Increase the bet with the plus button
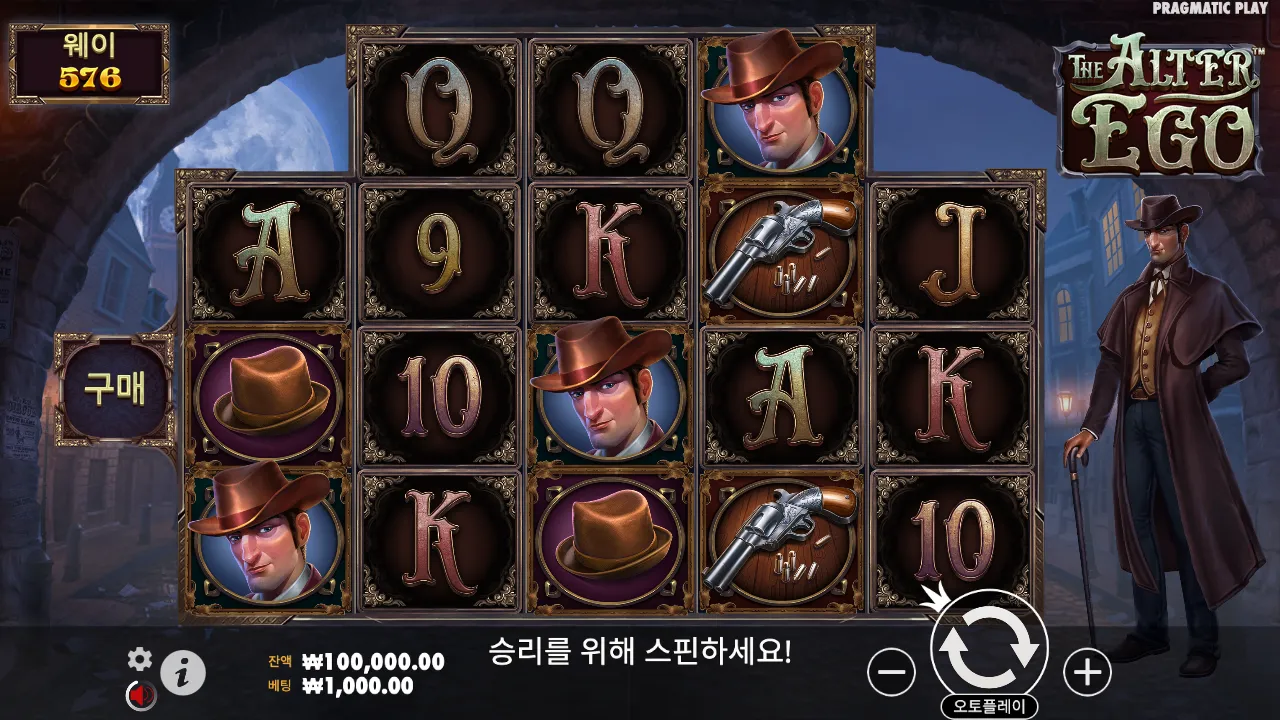Image resolution: width=1280 pixels, height=720 pixels. coord(1087,672)
